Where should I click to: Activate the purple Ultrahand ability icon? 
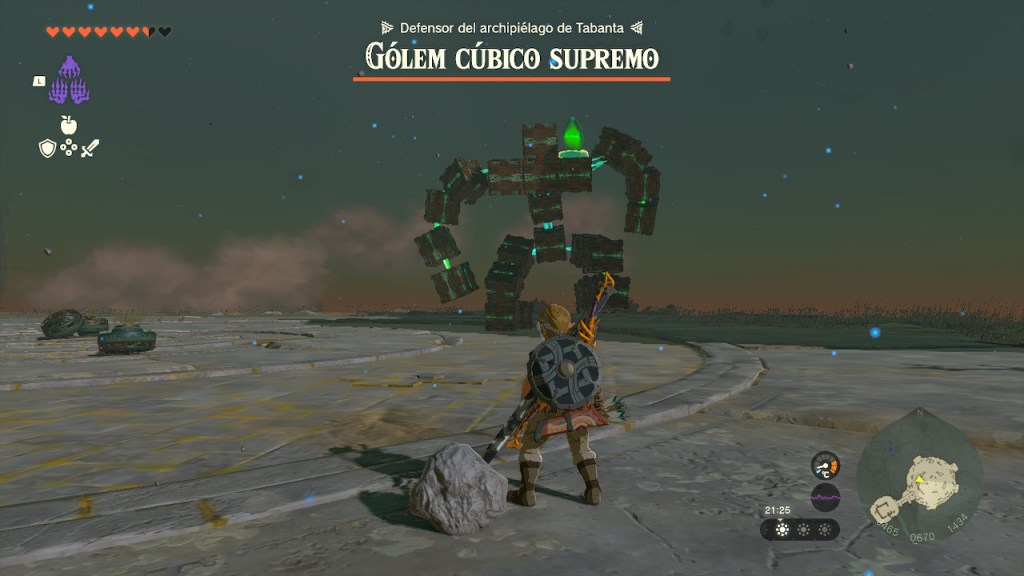[69, 80]
